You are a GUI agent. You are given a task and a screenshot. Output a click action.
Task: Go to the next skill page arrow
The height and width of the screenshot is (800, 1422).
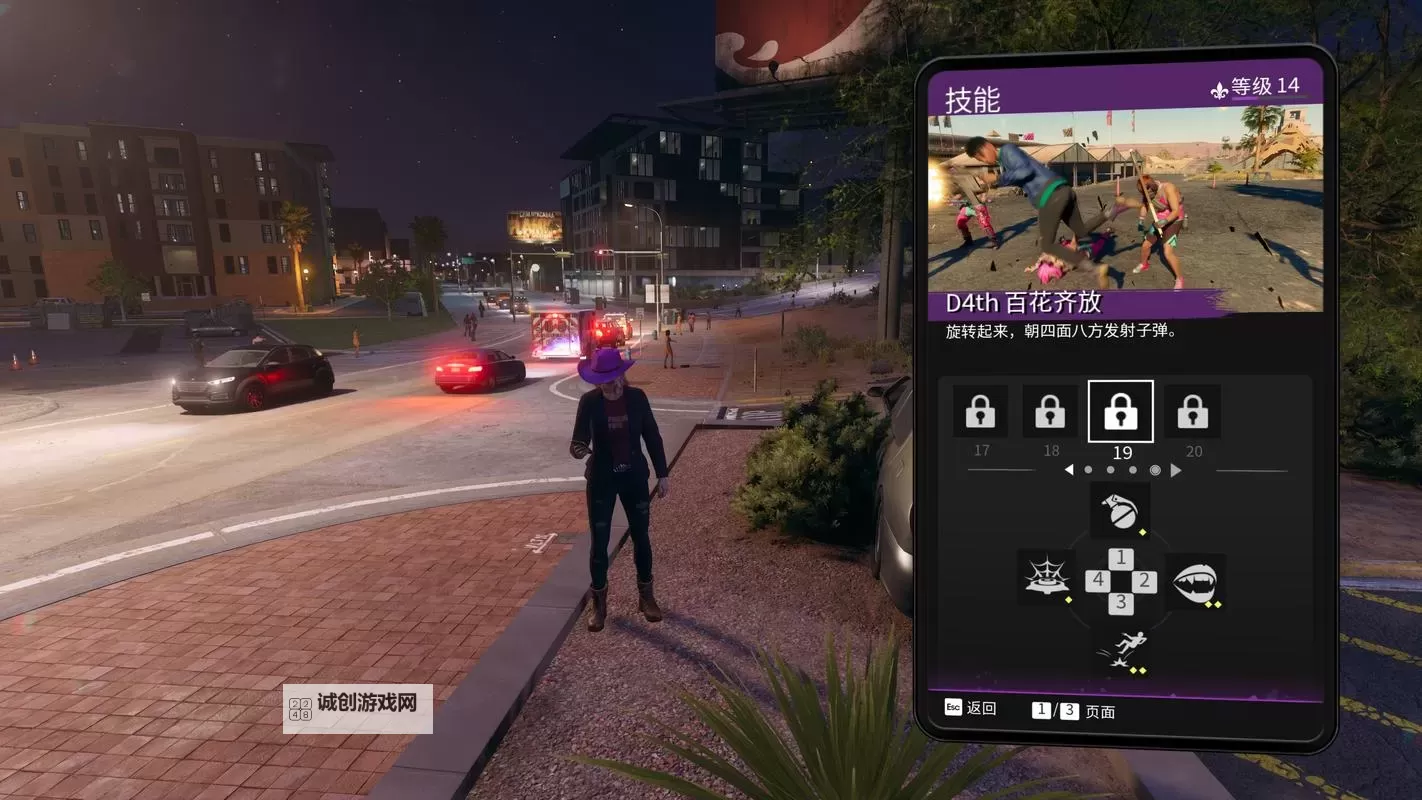coord(1176,470)
